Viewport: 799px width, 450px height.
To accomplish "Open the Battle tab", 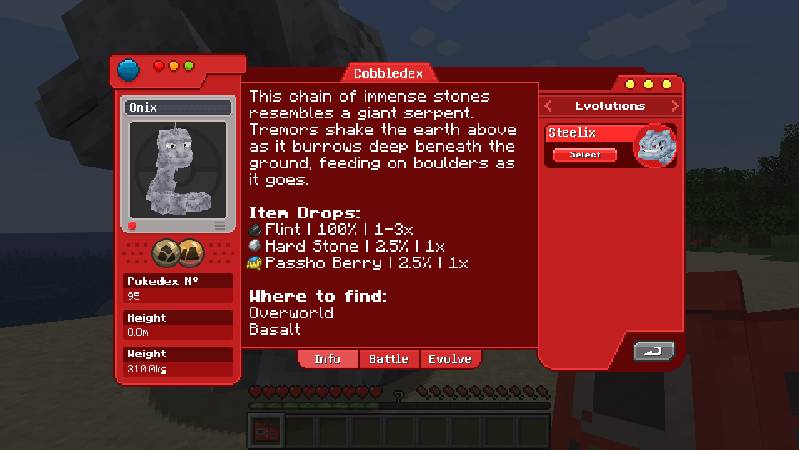I will coord(388,359).
